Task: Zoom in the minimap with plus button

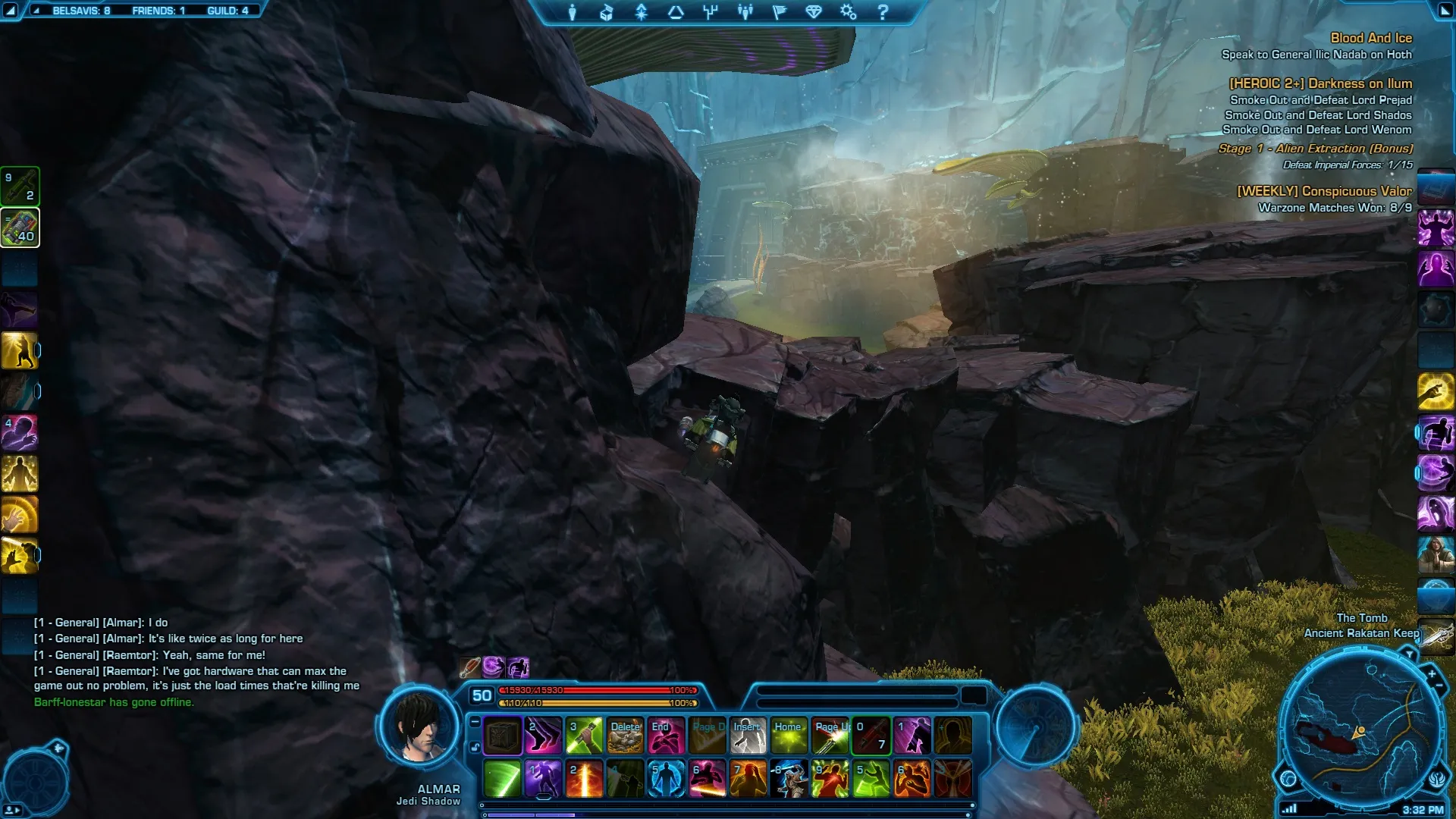Action: 1431,673
